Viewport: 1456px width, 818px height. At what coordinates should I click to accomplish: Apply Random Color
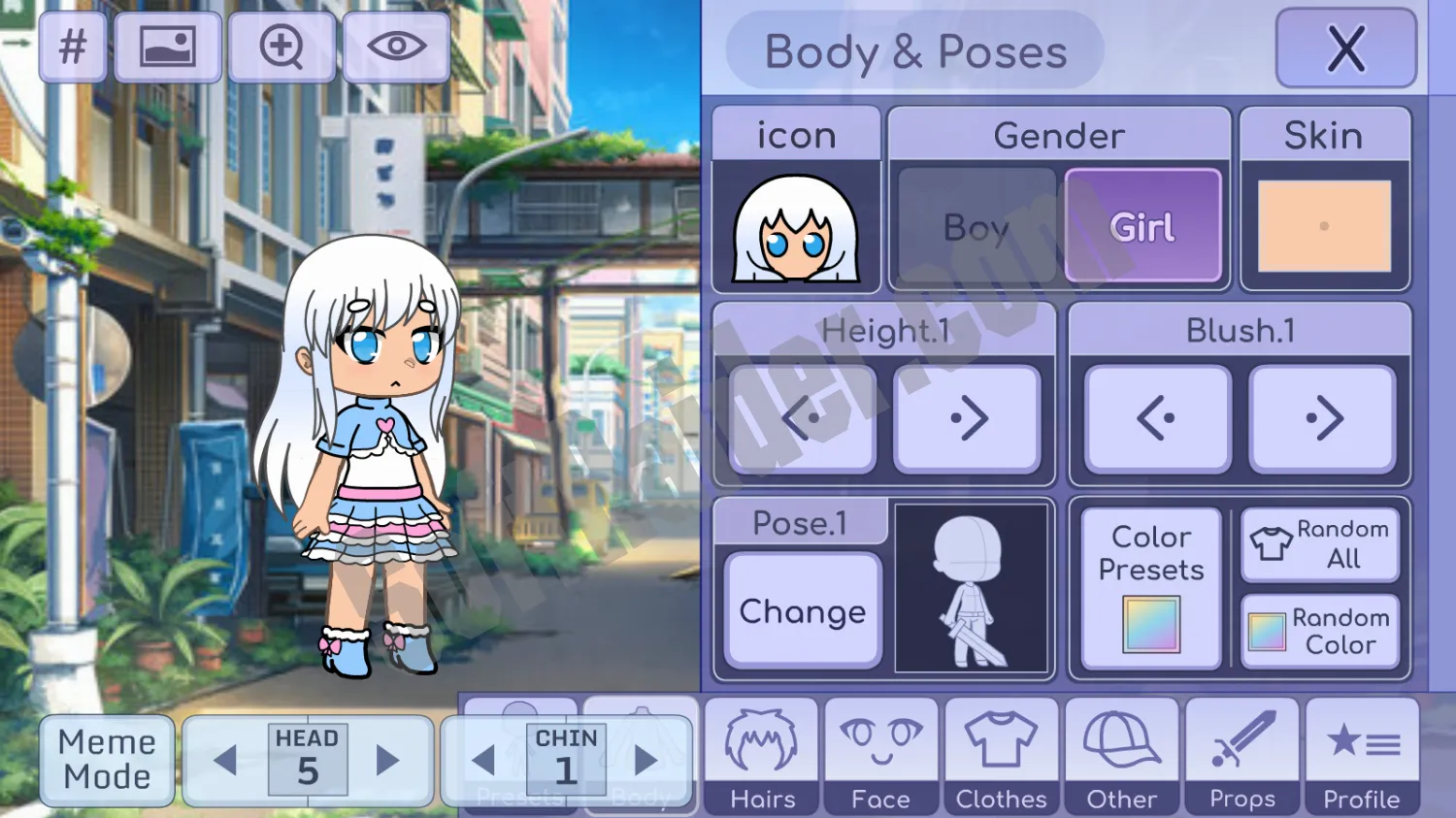click(1320, 632)
